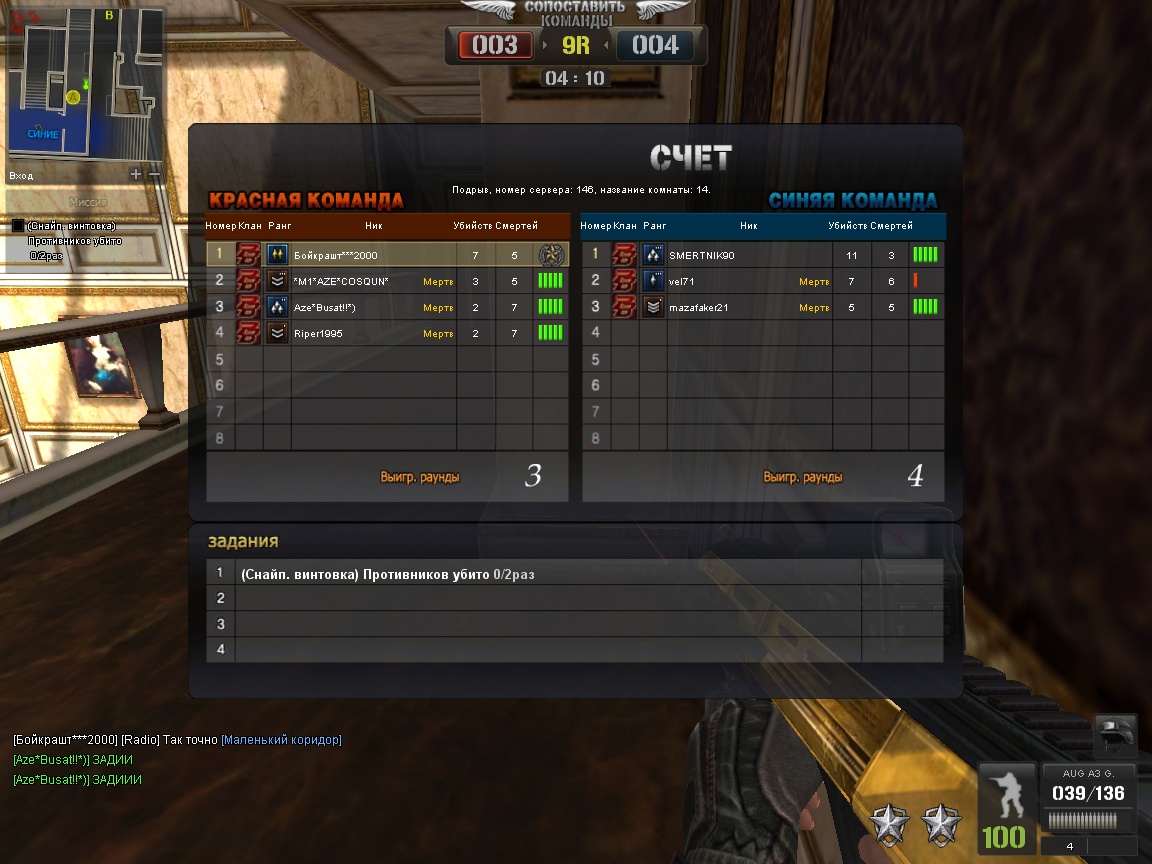Viewport: 1152px width, 864px height.
Task: Click the minimap in the corner
Action: (x=85, y=83)
